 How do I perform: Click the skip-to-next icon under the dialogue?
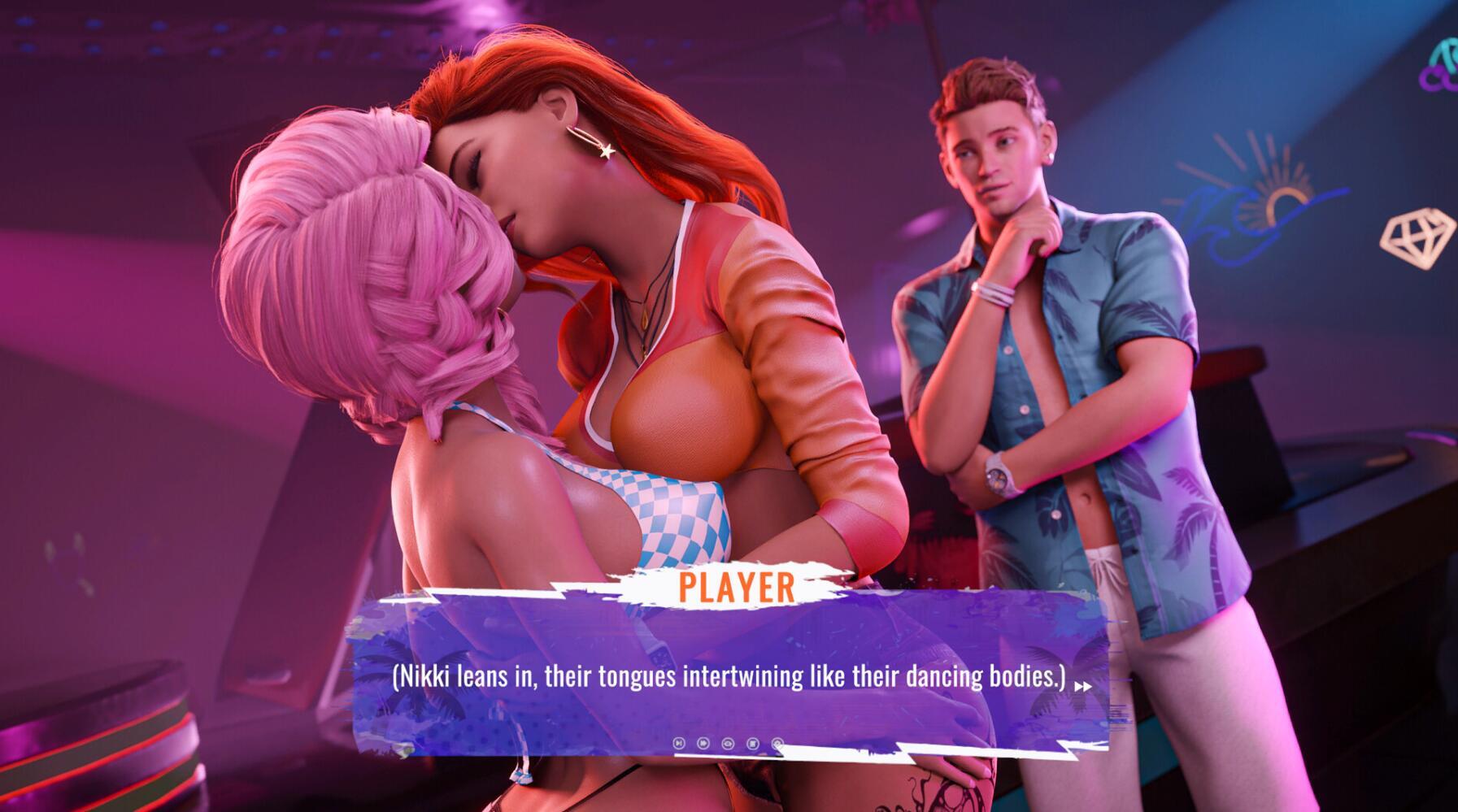[x=679, y=743]
